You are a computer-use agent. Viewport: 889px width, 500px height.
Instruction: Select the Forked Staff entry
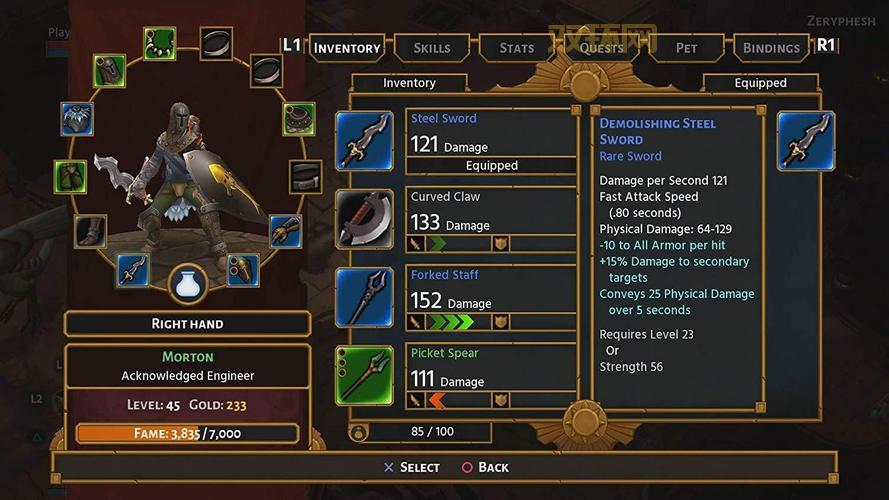(490, 296)
